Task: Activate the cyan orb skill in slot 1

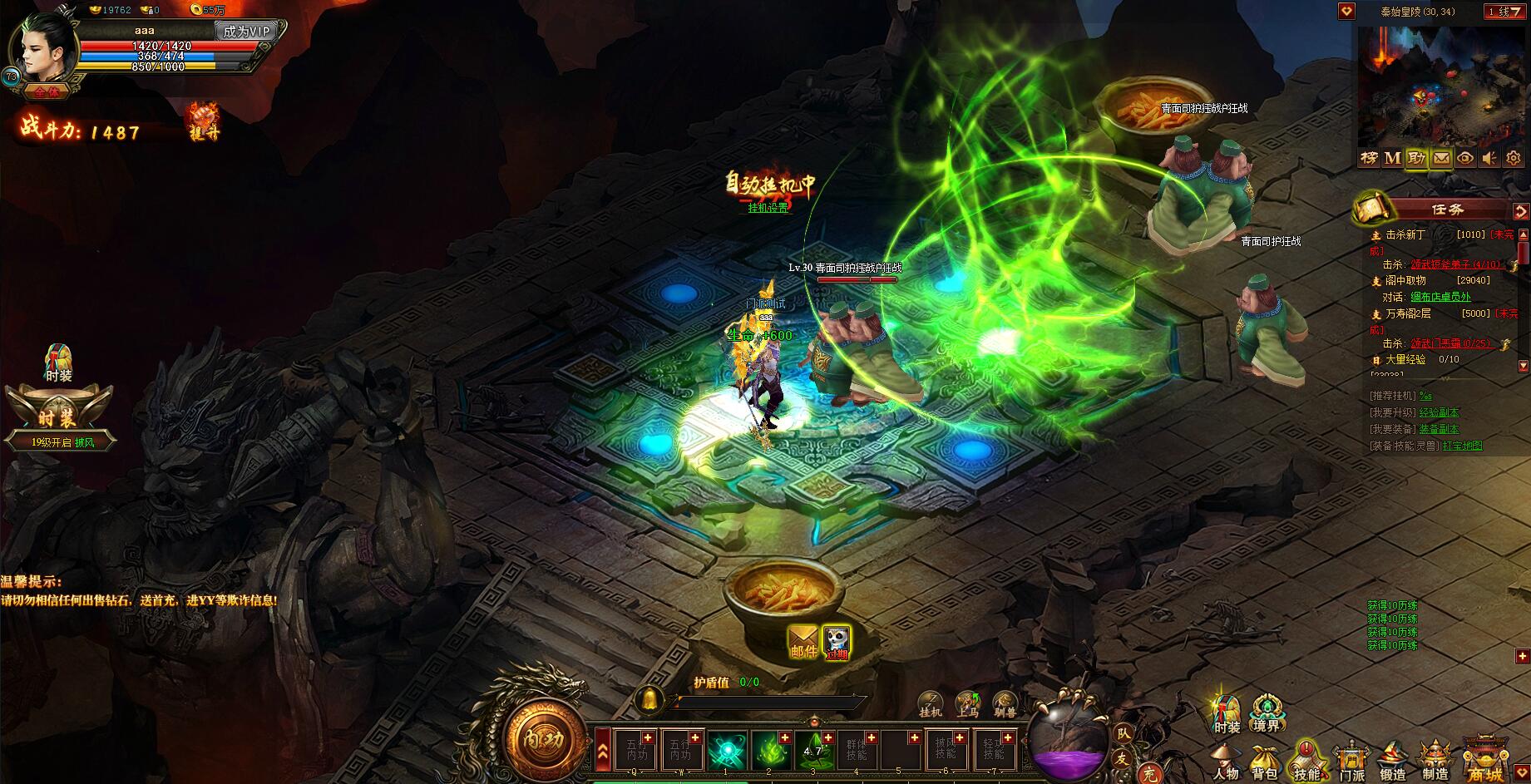Action: pyautogui.click(x=727, y=751)
